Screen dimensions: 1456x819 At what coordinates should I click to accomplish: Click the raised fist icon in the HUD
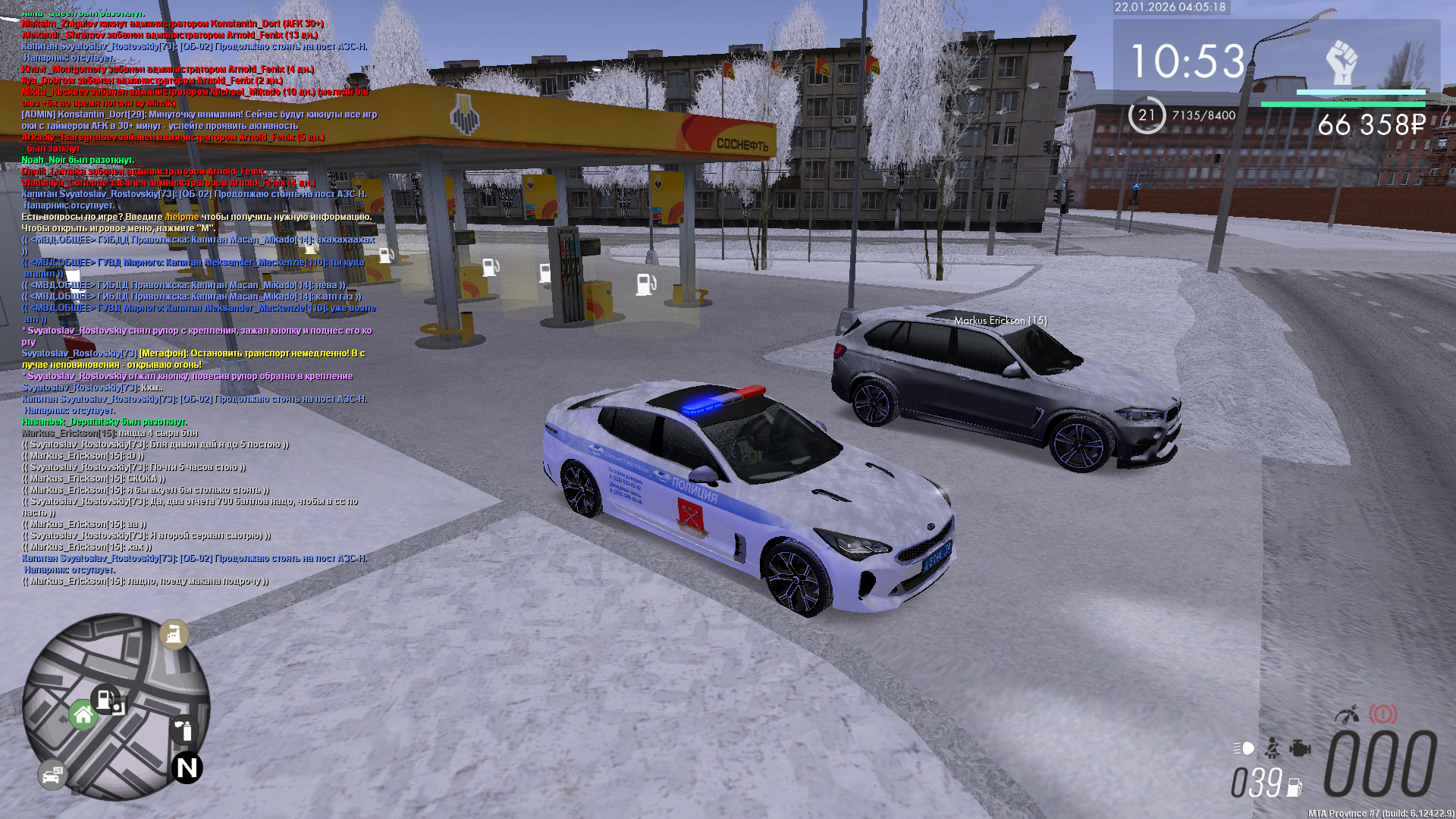(1341, 62)
